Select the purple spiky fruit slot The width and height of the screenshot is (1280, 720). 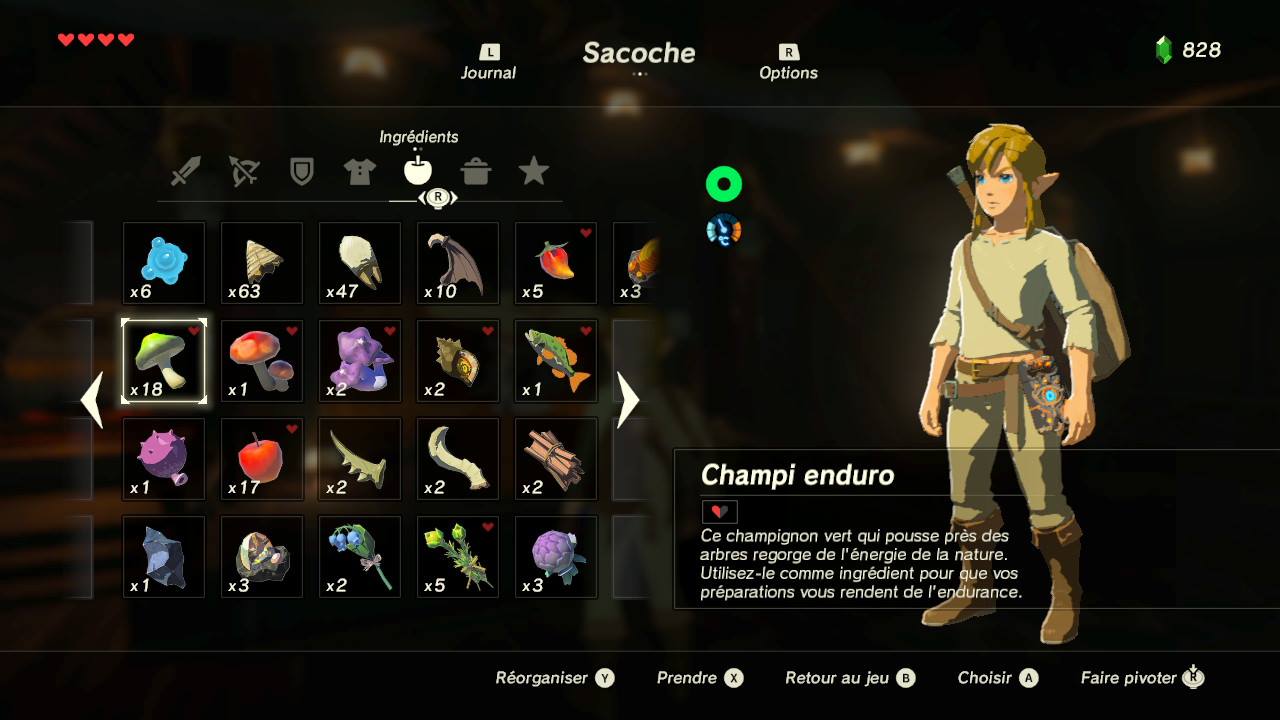pyautogui.click(x=164, y=459)
